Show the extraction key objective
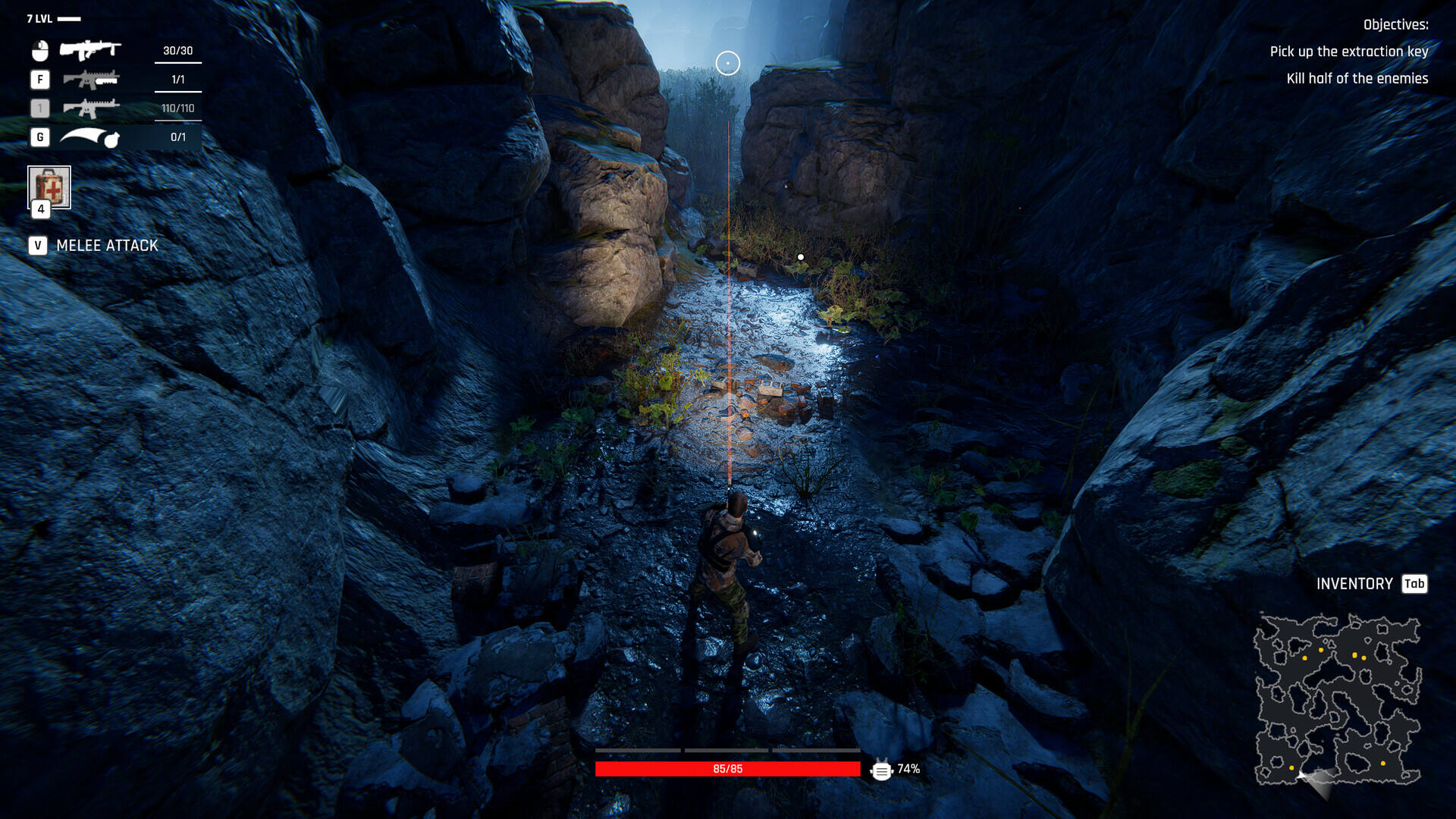The width and height of the screenshot is (1456, 819). (x=1348, y=52)
